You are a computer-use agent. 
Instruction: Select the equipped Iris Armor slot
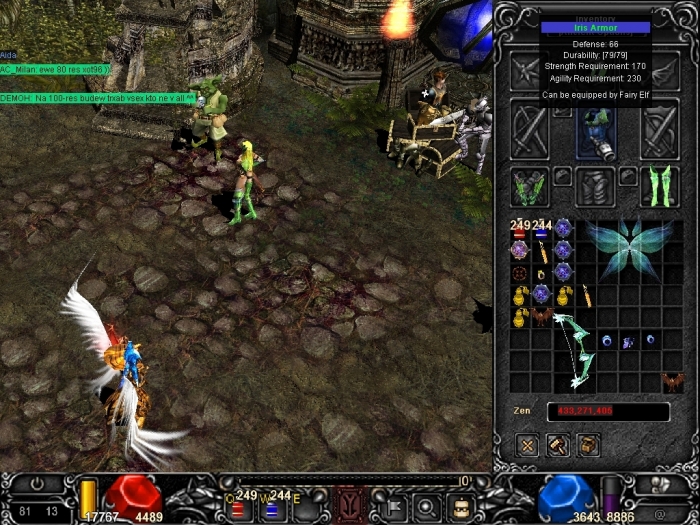pyautogui.click(x=596, y=131)
